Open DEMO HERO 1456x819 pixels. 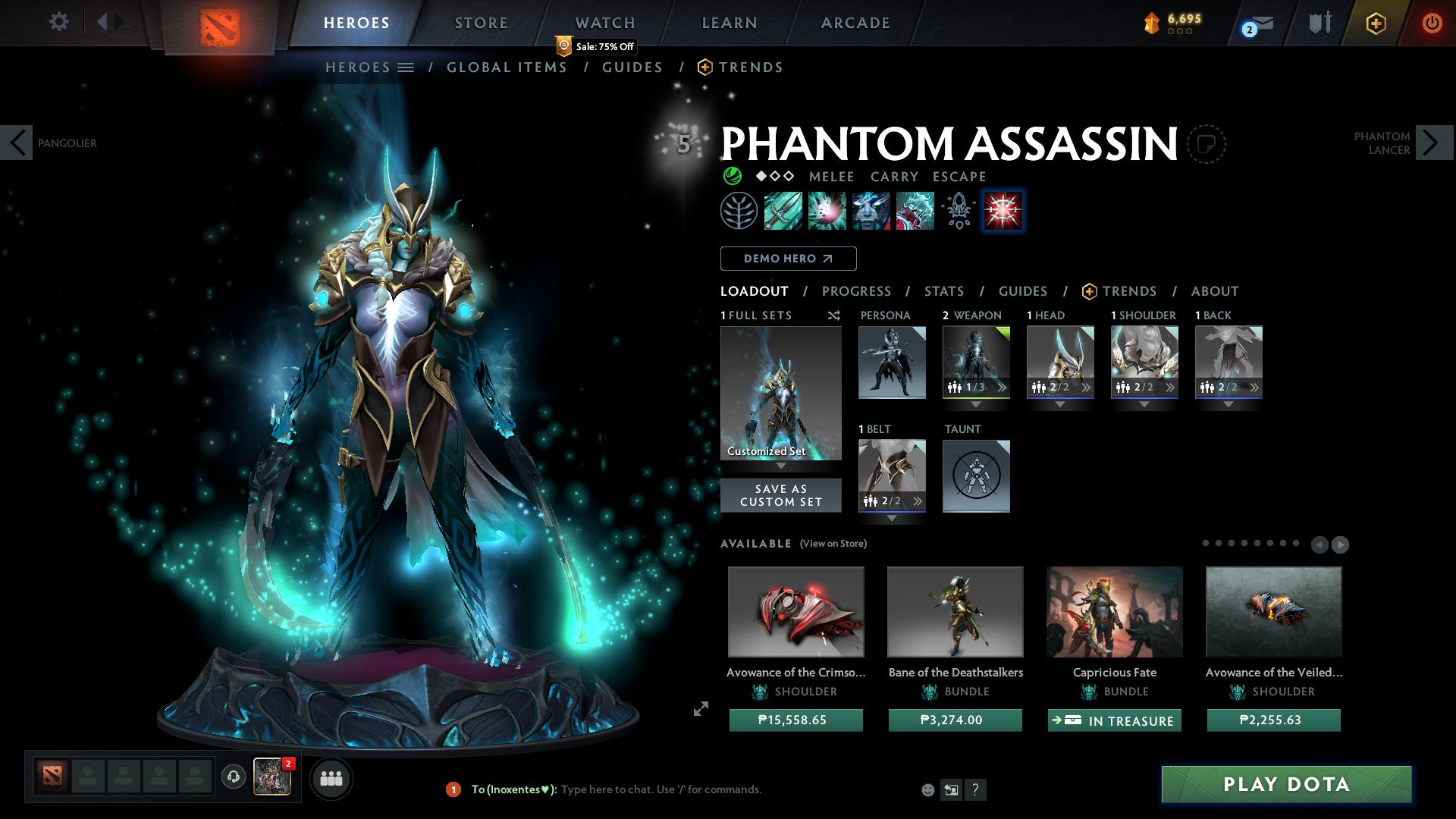[788, 258]
